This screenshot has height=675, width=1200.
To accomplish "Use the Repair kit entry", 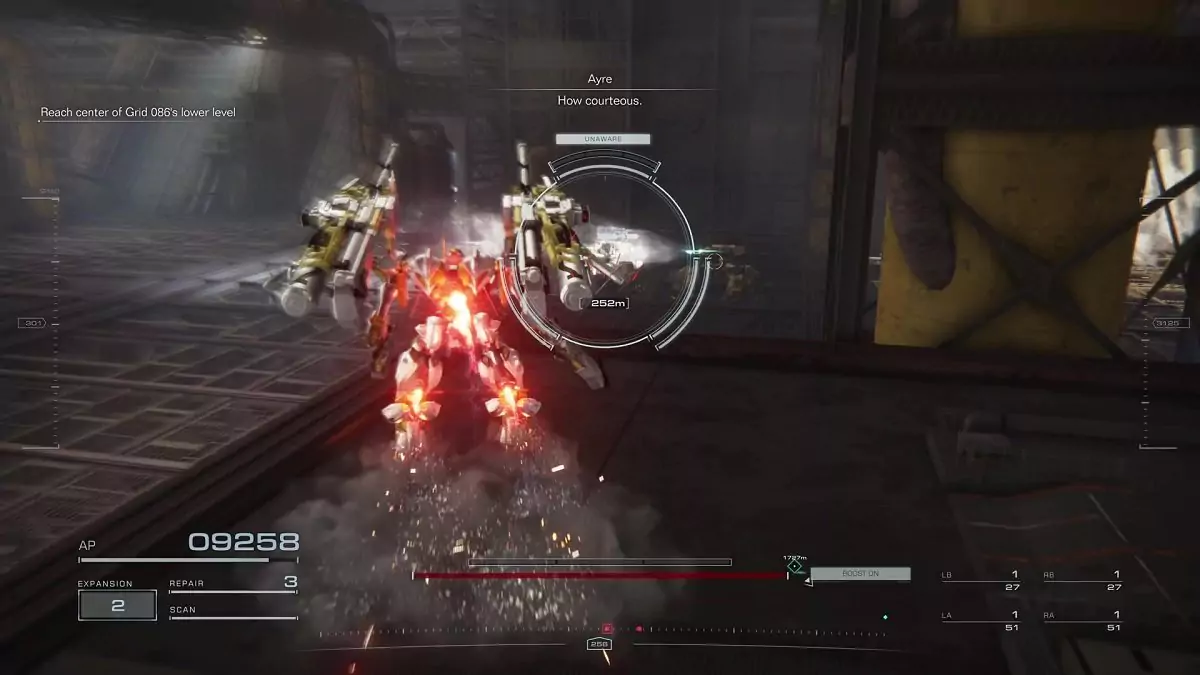I will (x=233, y=583).
